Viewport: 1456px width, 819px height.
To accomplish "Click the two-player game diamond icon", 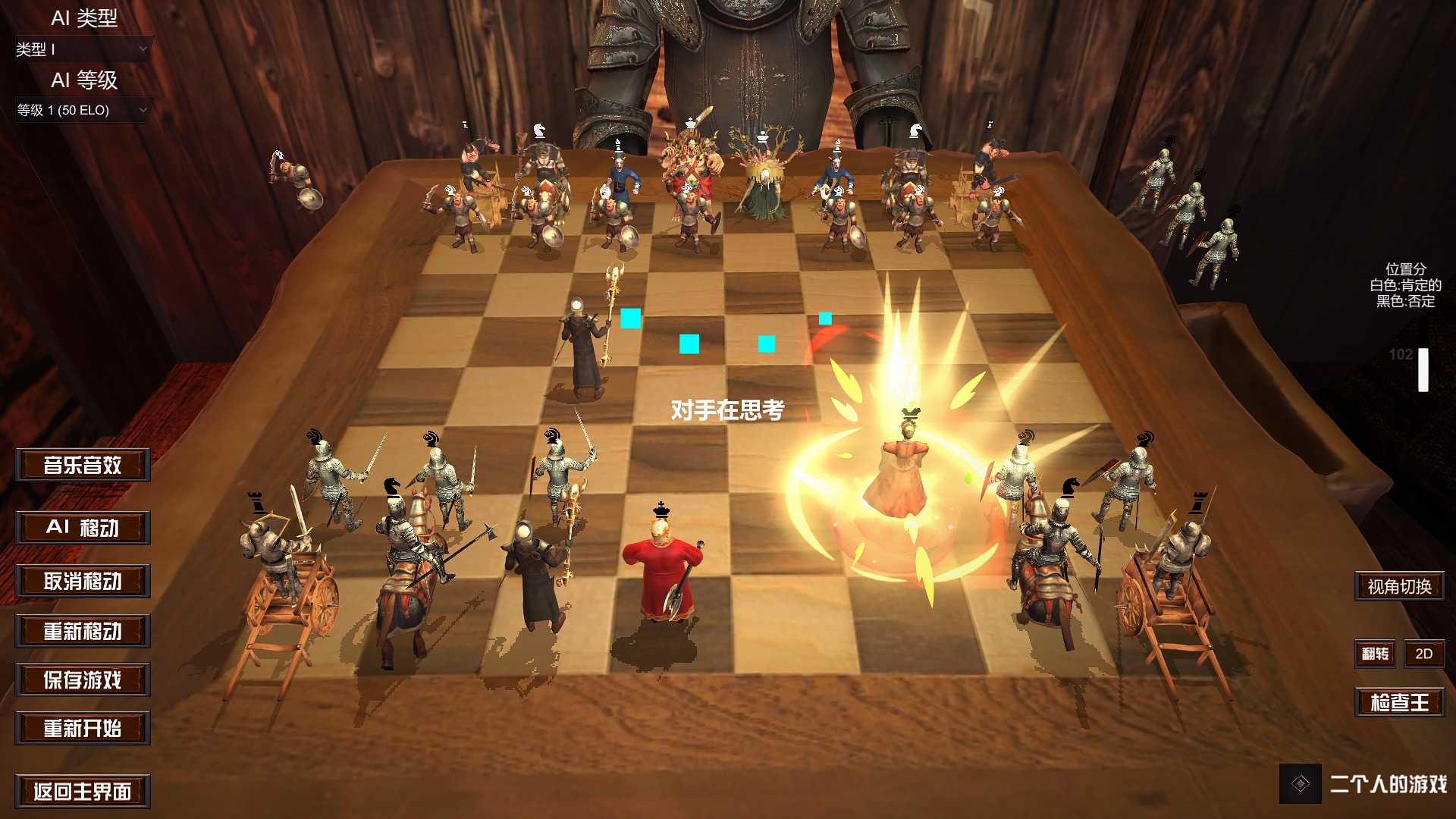I will coord(1299,785).
